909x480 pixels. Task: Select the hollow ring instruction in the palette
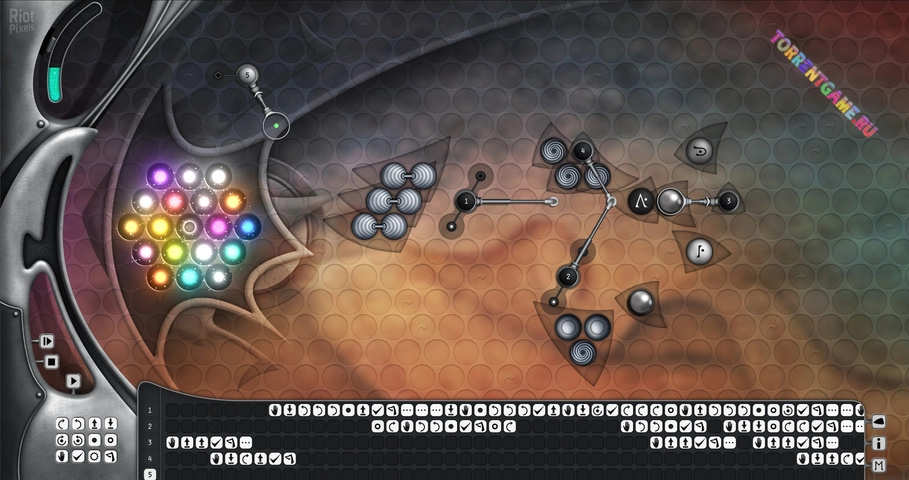click(111, 440)
